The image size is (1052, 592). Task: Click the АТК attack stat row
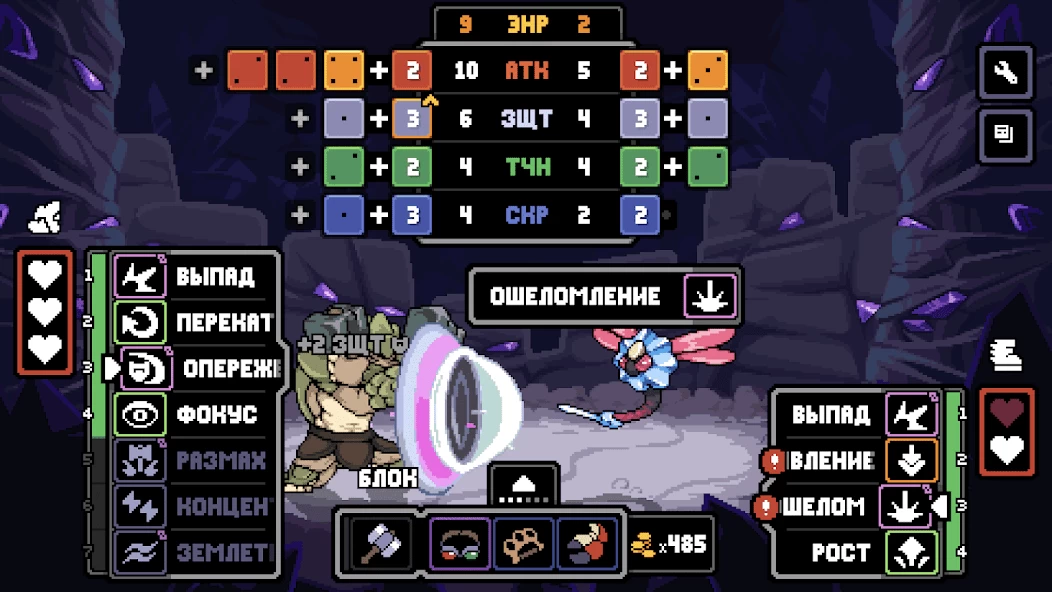coord(526,70)
